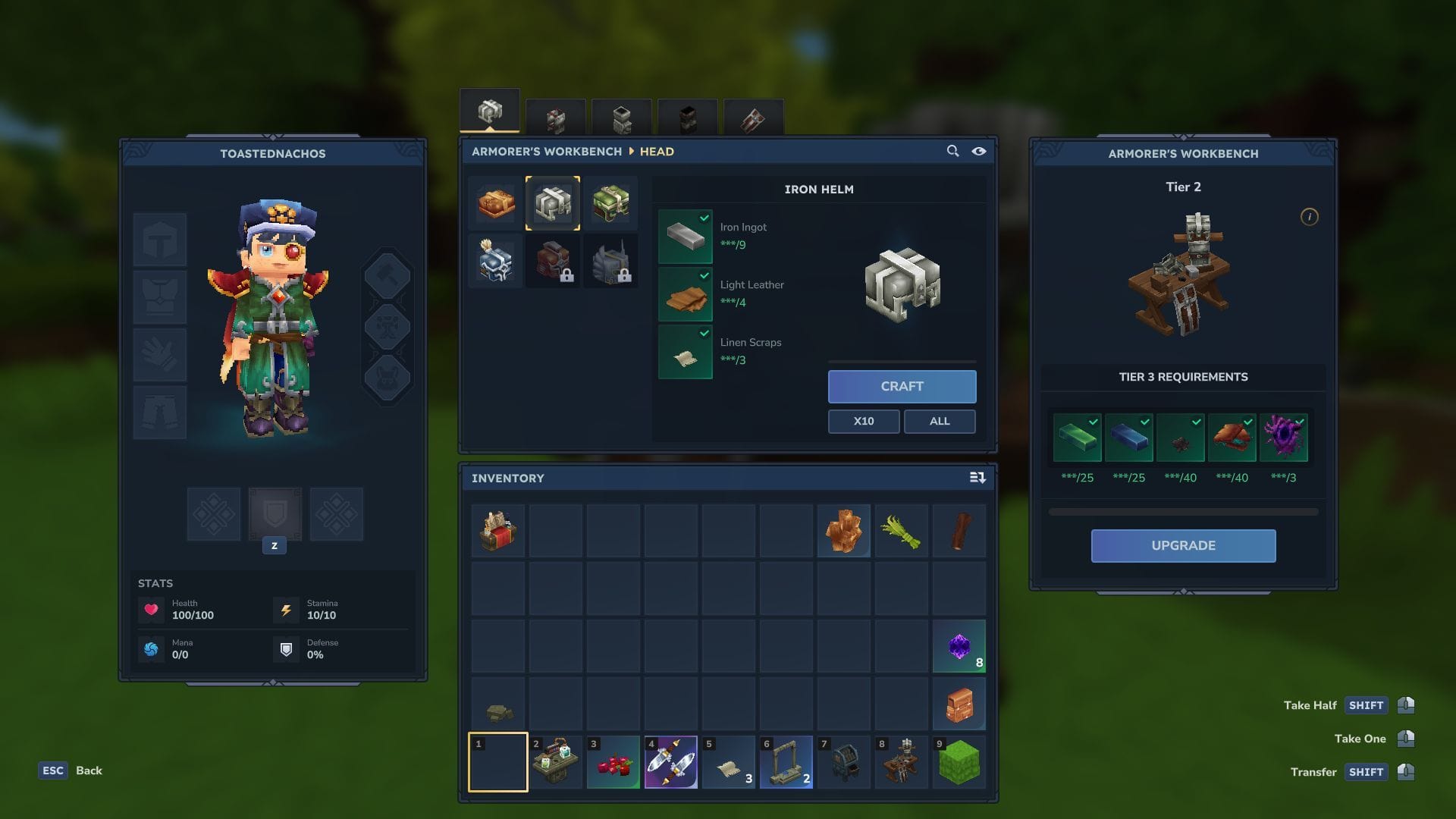
Task: Sort inventory with the sort icon
Action: point(977,478)
